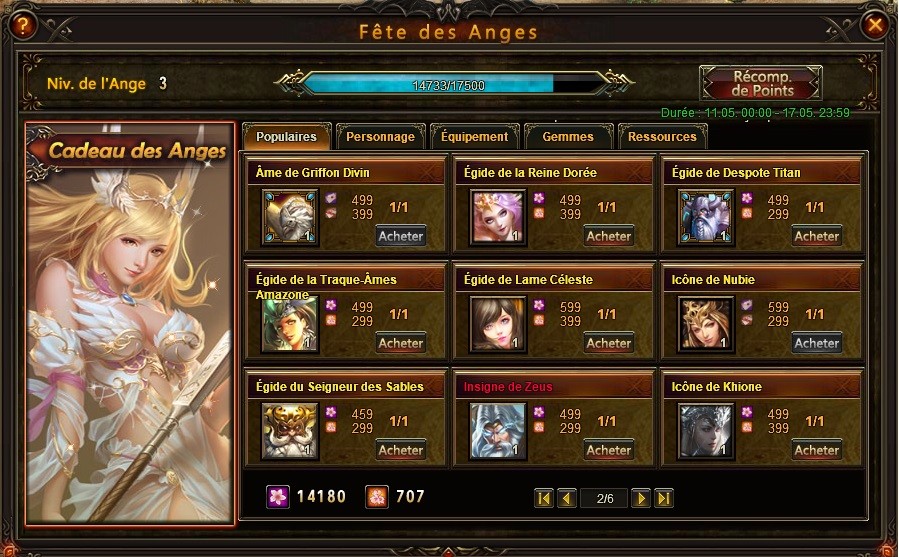
Task: Open the Gemmes tab
Action: tap(567, 137)
